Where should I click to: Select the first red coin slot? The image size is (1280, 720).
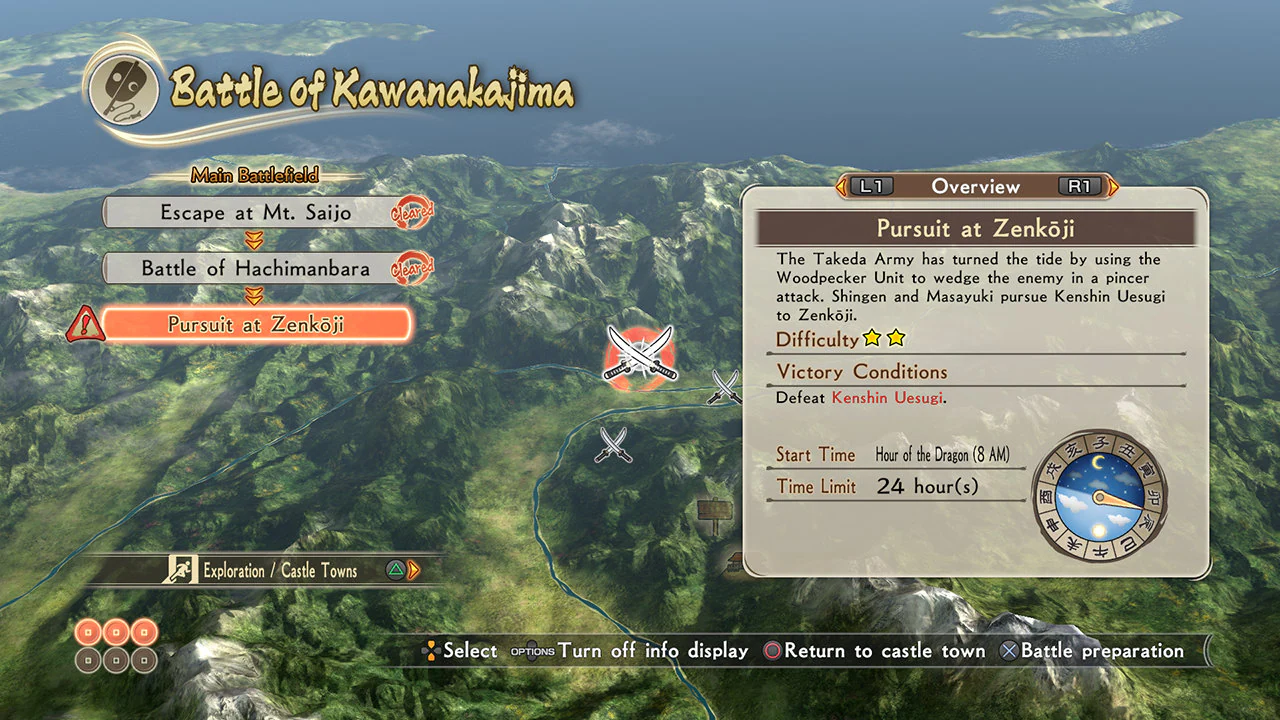pyautogui.click(x=86, y=633)
